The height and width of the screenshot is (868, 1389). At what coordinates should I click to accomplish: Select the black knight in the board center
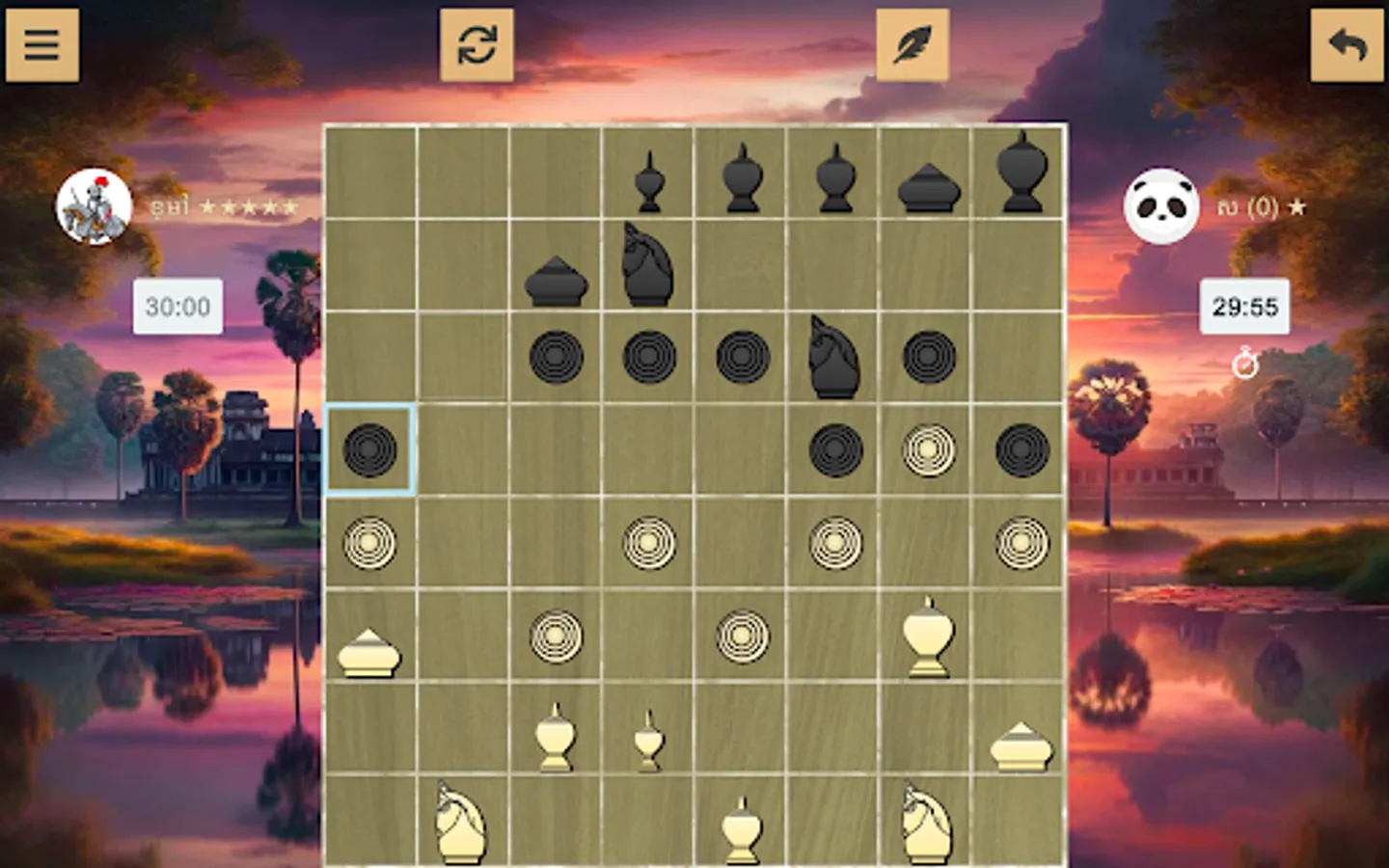(x=832, y=357)
